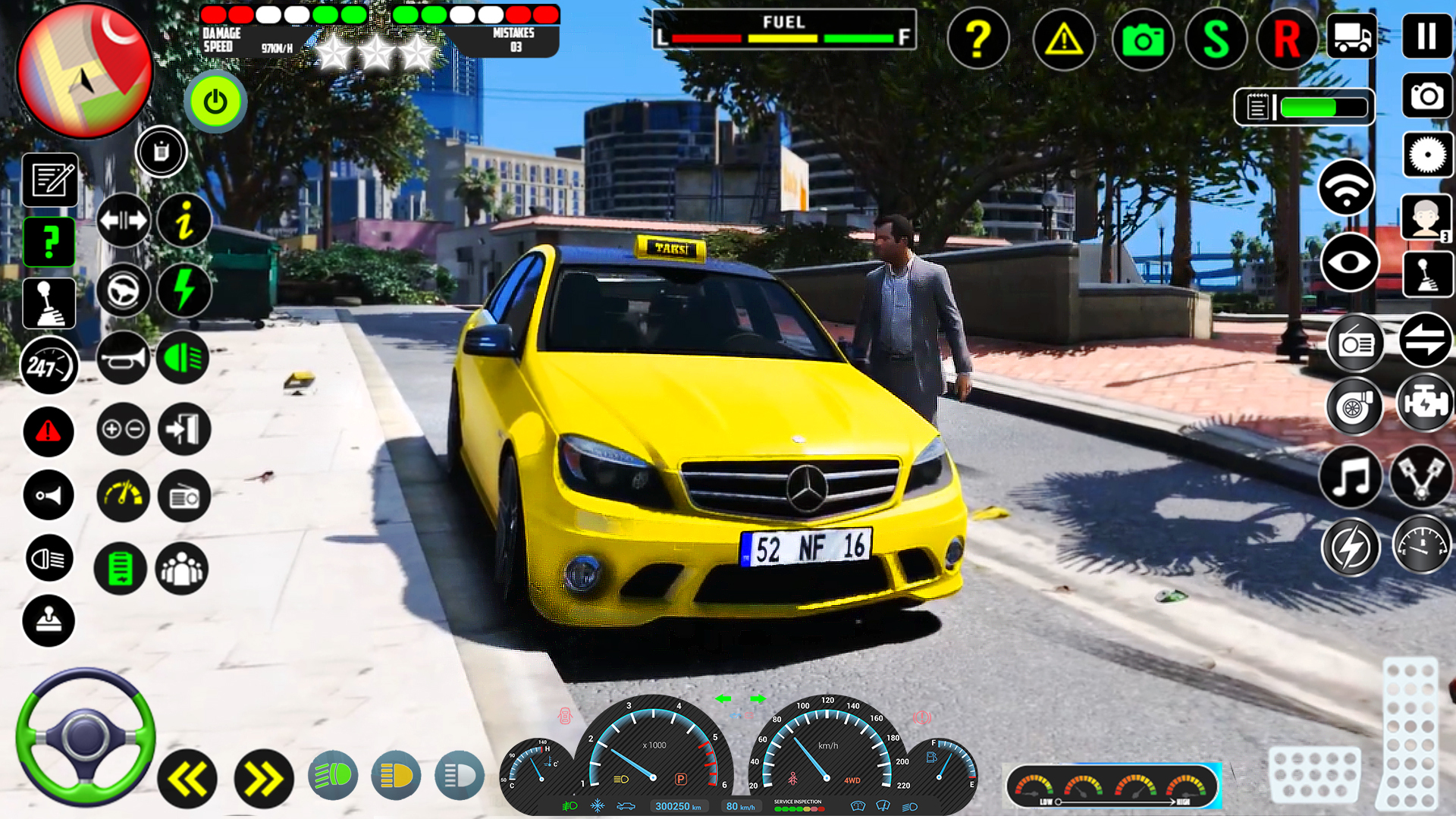Enable the hazard warning lights
Screen dimensions: 1456x819
click(49, 432)
